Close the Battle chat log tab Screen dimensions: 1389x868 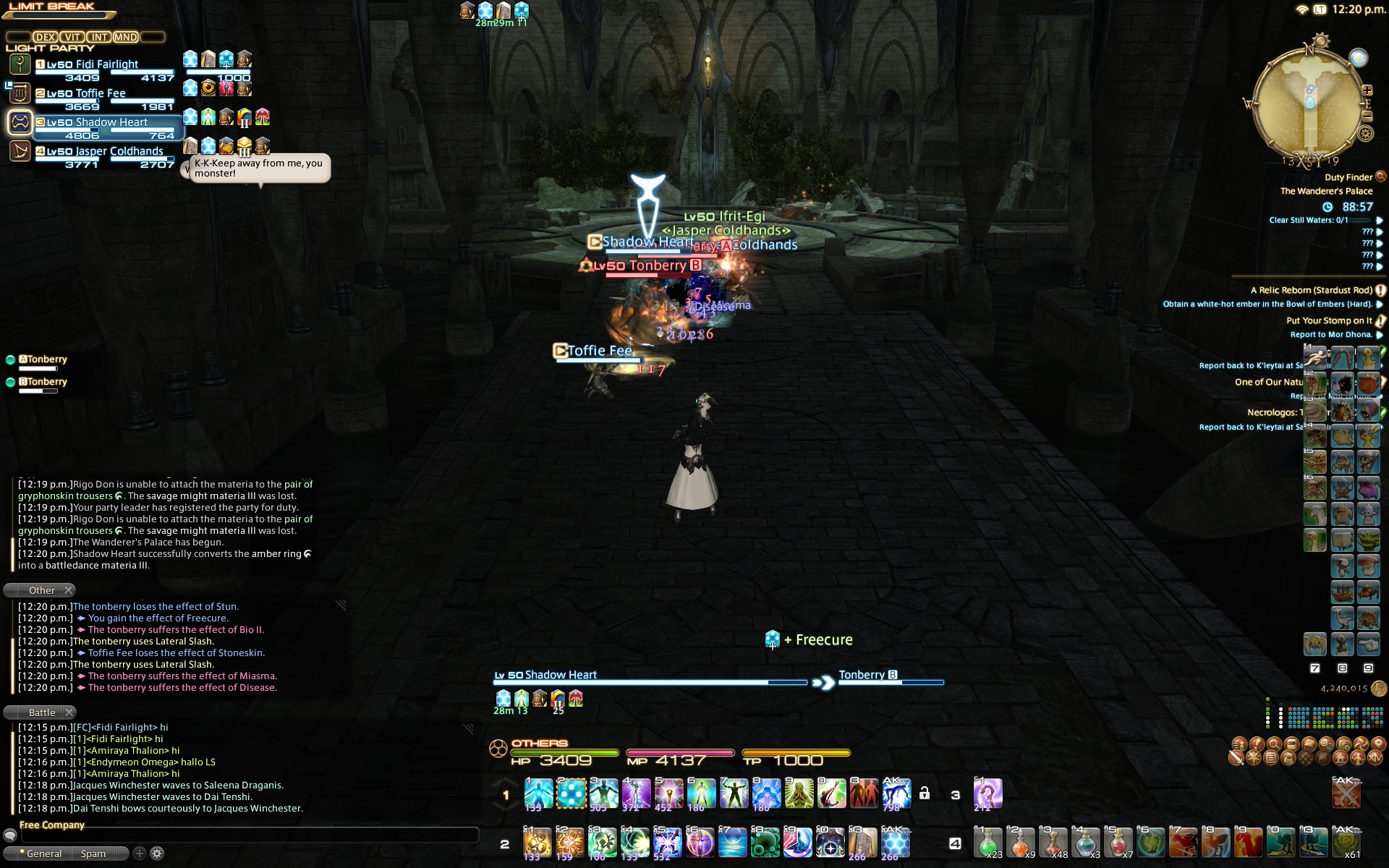coord(69,712)
